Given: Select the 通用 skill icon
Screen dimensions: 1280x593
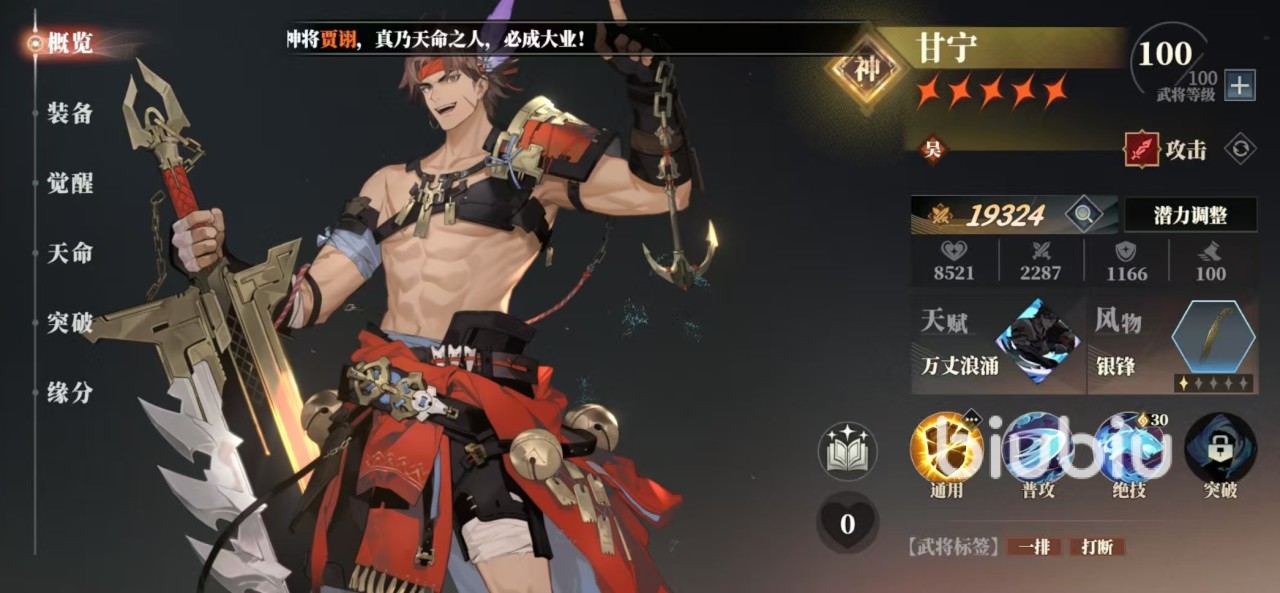Looking at the screenshot, I should pos(945,449).
